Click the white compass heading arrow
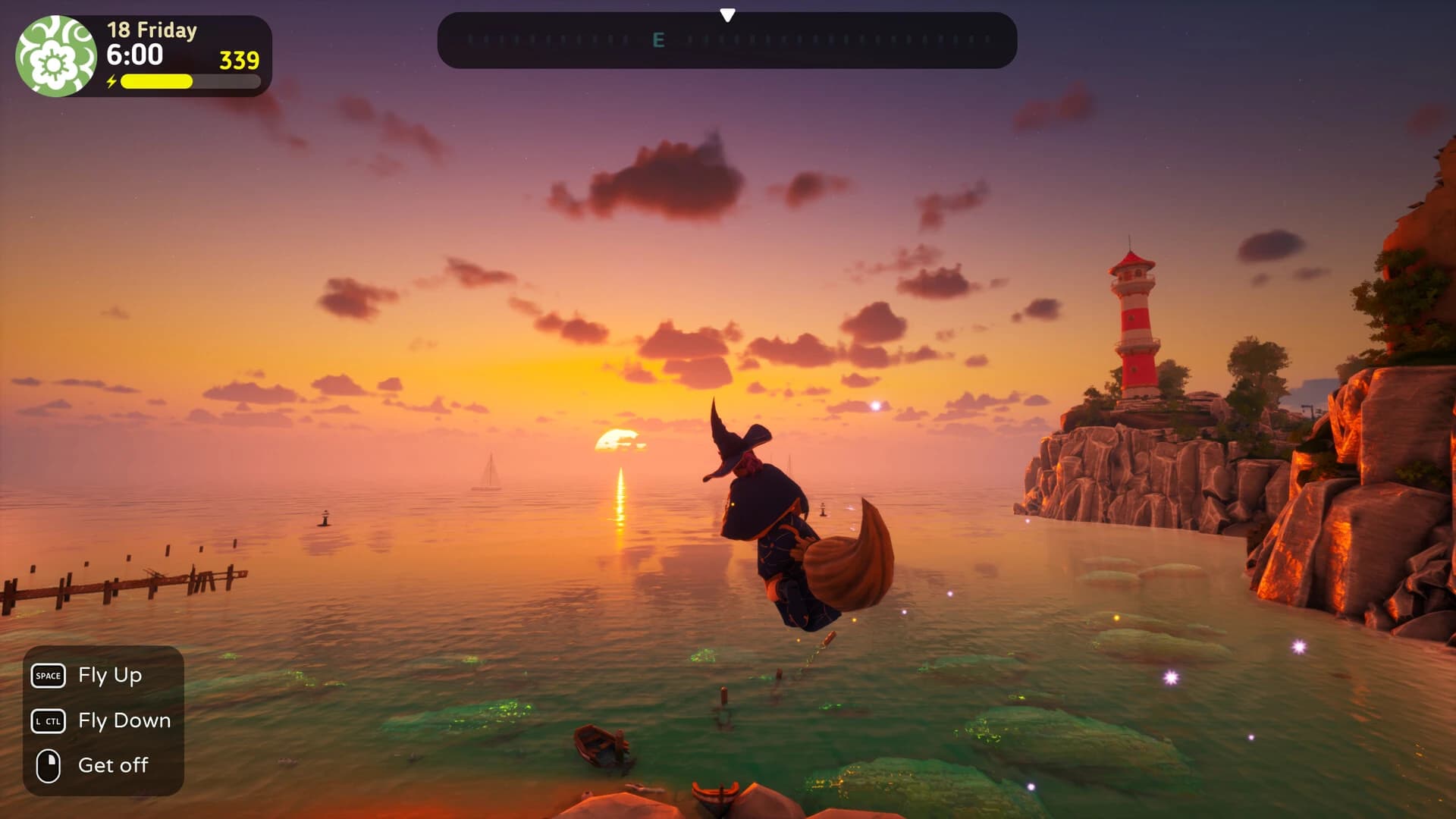Screen dimensions: 1456x819 pyautogui.click(x=729, y=13)
